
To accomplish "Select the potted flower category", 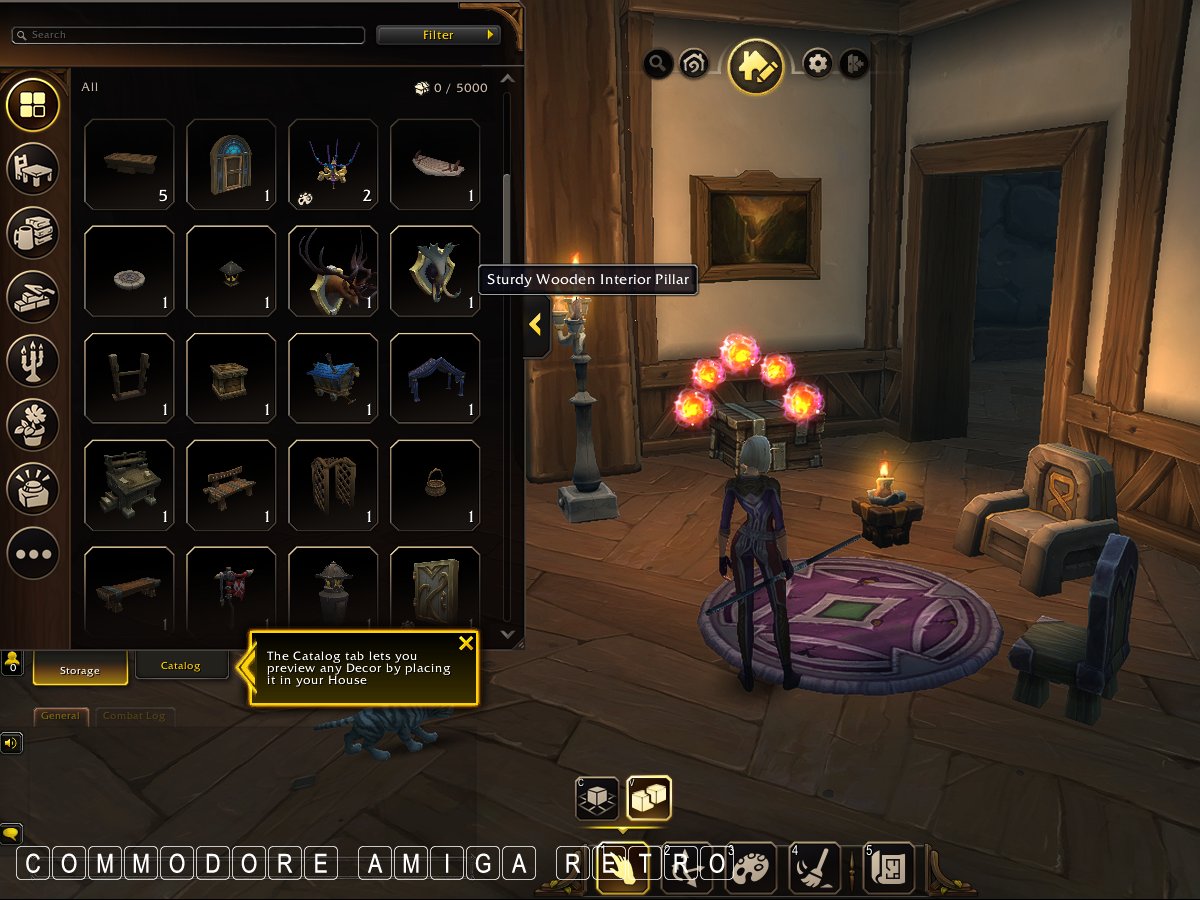I will coord(33,424).
